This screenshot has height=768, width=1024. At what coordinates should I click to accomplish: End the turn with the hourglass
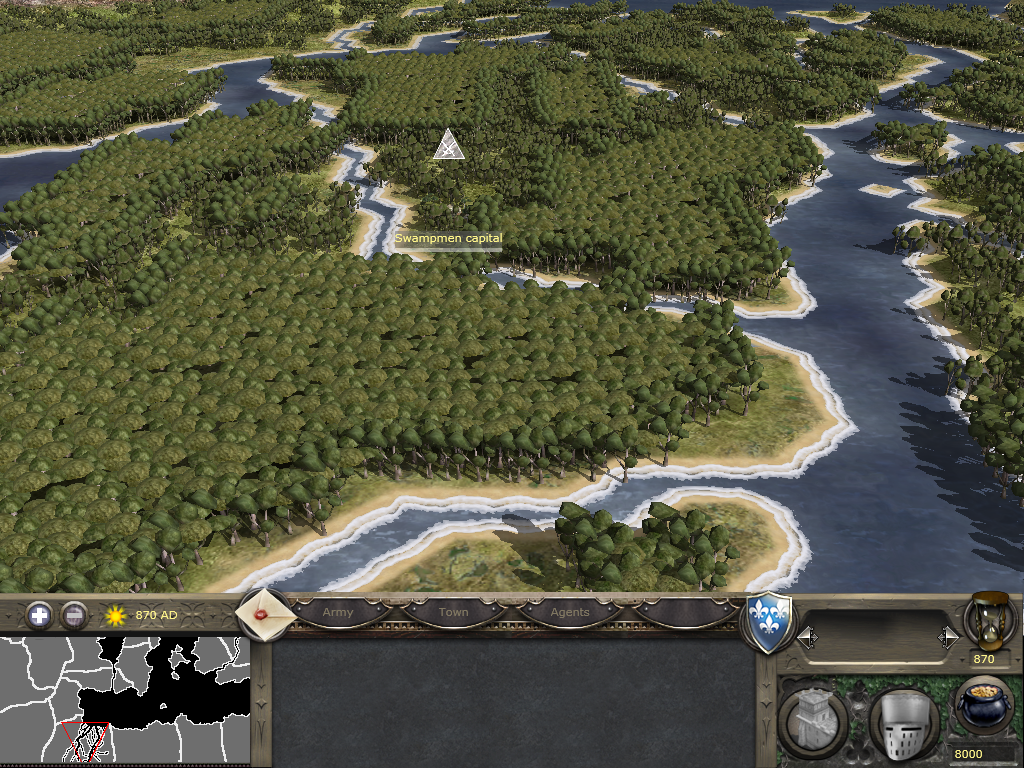click(986, 621)
